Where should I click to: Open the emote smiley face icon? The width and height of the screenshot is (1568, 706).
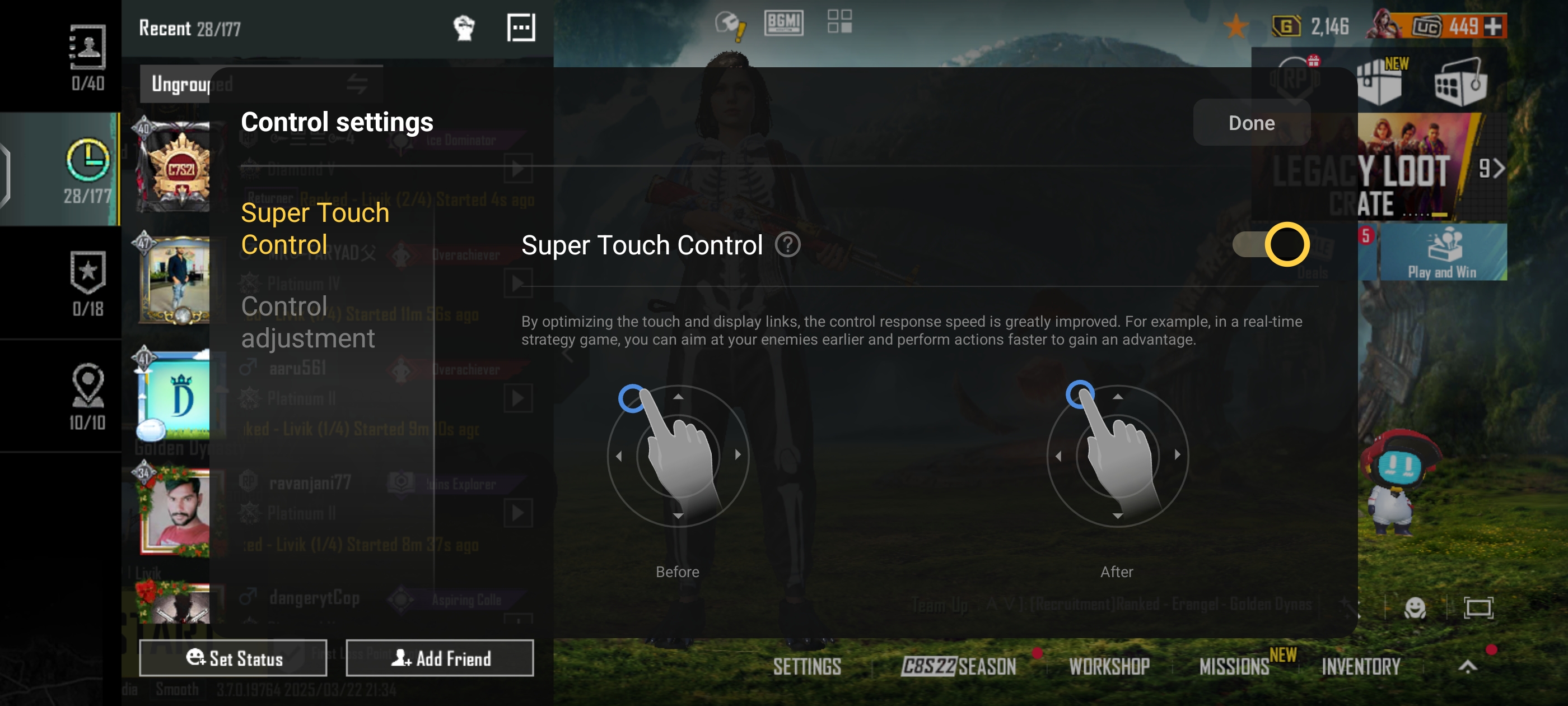pyautogui.click(x=1415, y=607)
